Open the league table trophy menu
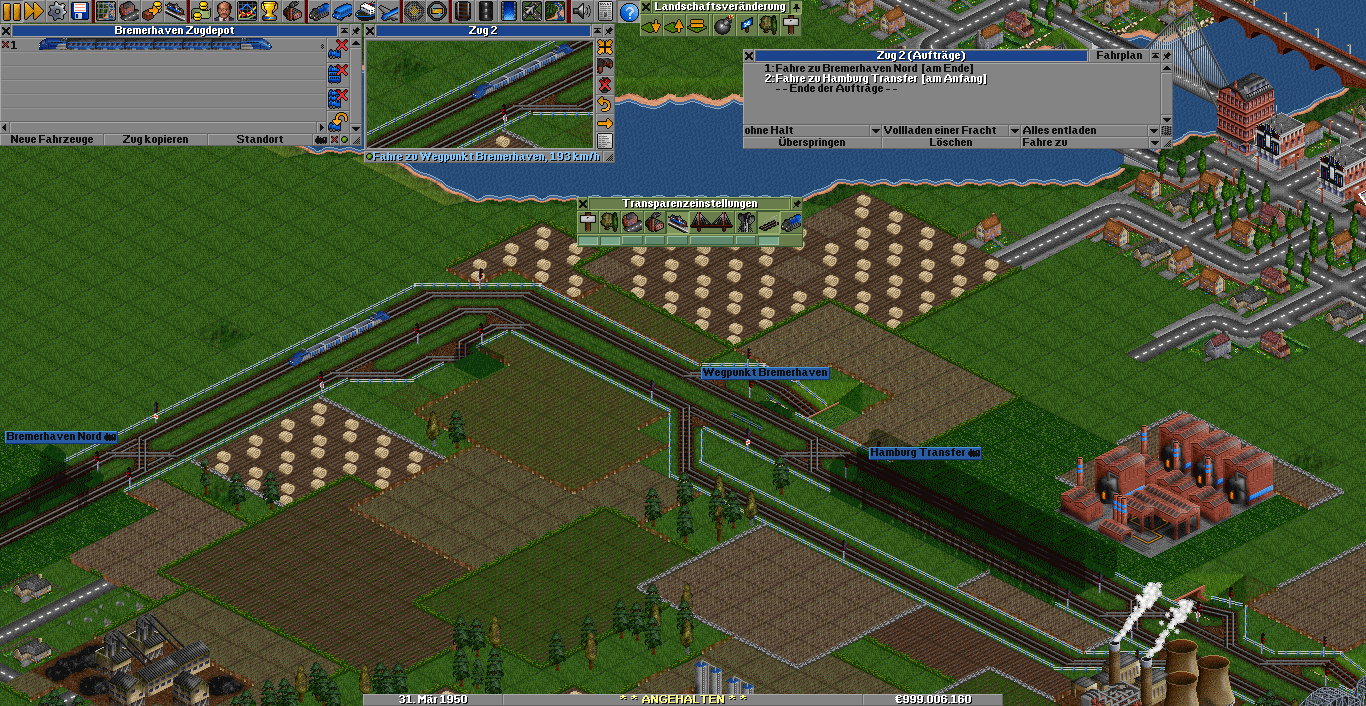This screenshot has height=706, width=1366. (x=270, y=11)
